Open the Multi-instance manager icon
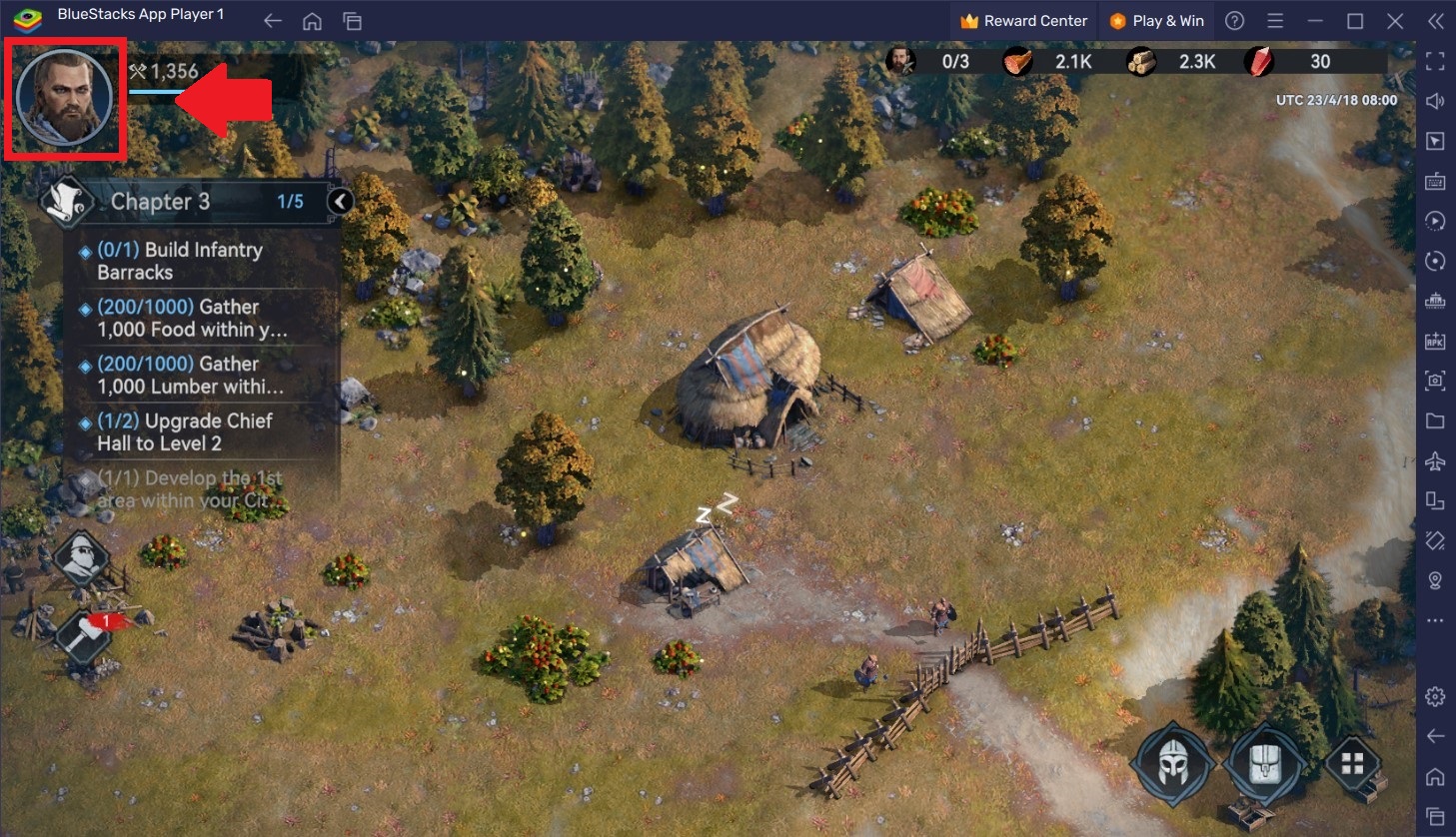 1436,500
